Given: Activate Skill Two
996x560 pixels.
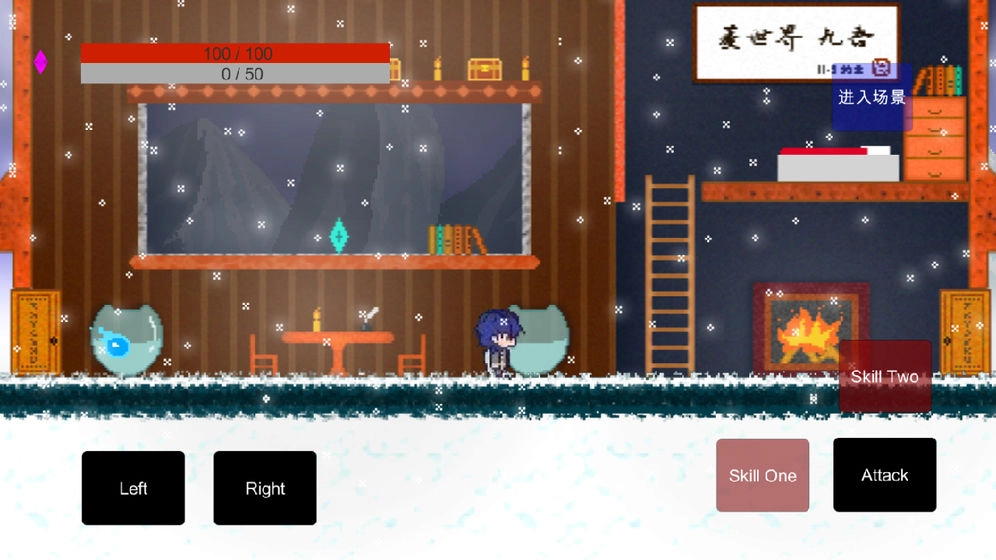Looking at the screenshot, I should 885,377.
